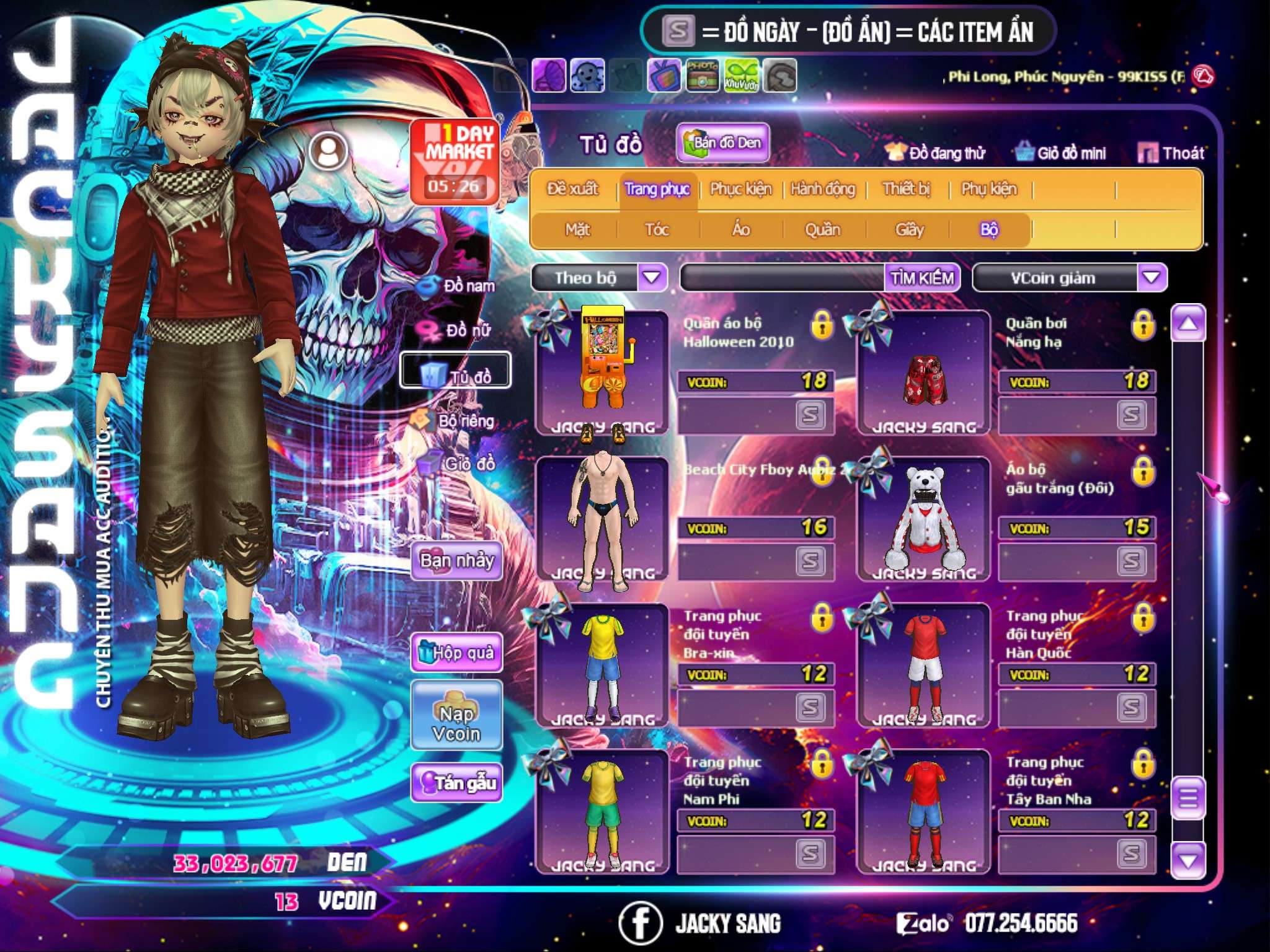This screenshot has height=952, width=1270.
Task: Exit the wardrobe with Thoát
Action: click(x=1171, y=152)
